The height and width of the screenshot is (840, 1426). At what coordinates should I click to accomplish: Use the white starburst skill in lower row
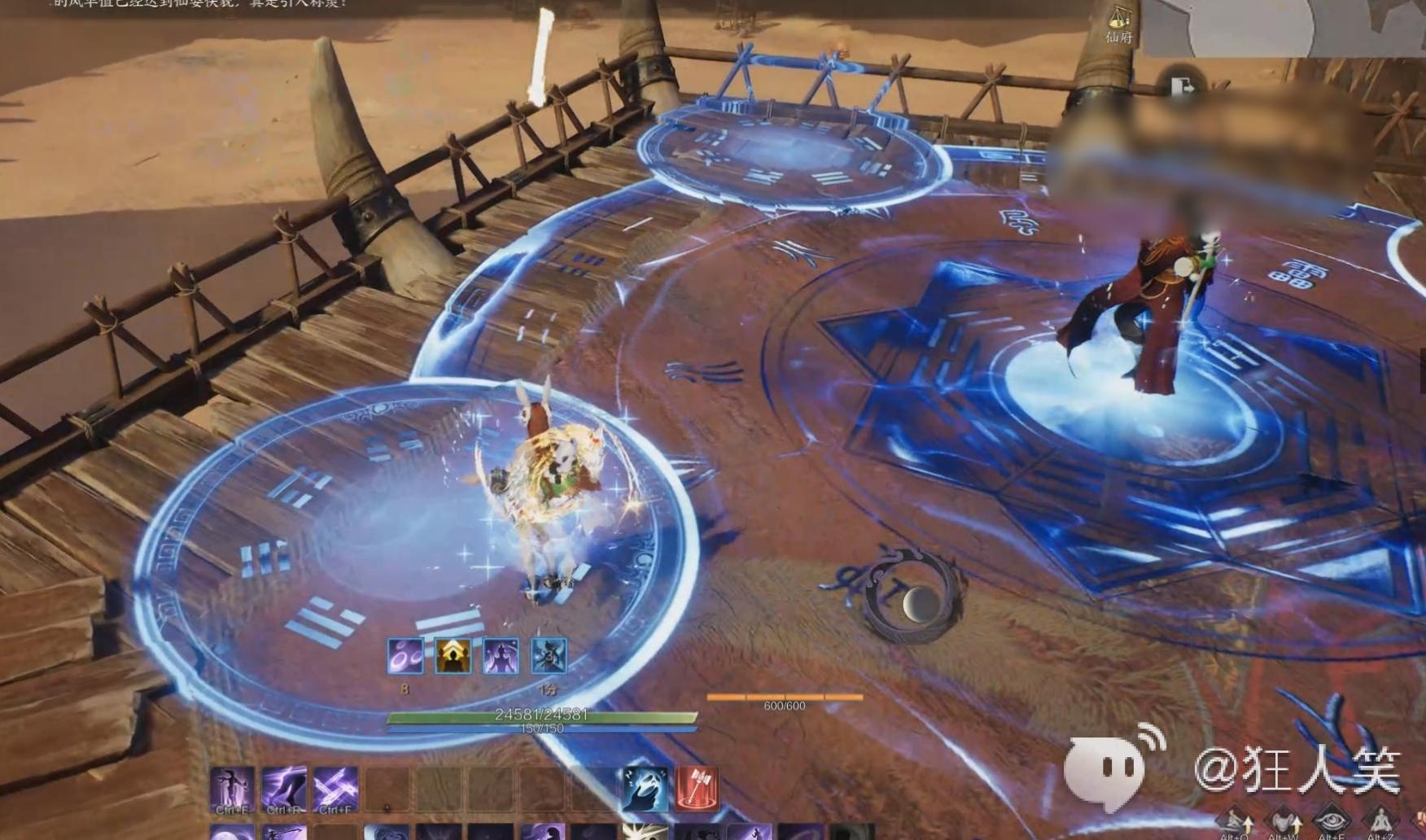[645, 832]
